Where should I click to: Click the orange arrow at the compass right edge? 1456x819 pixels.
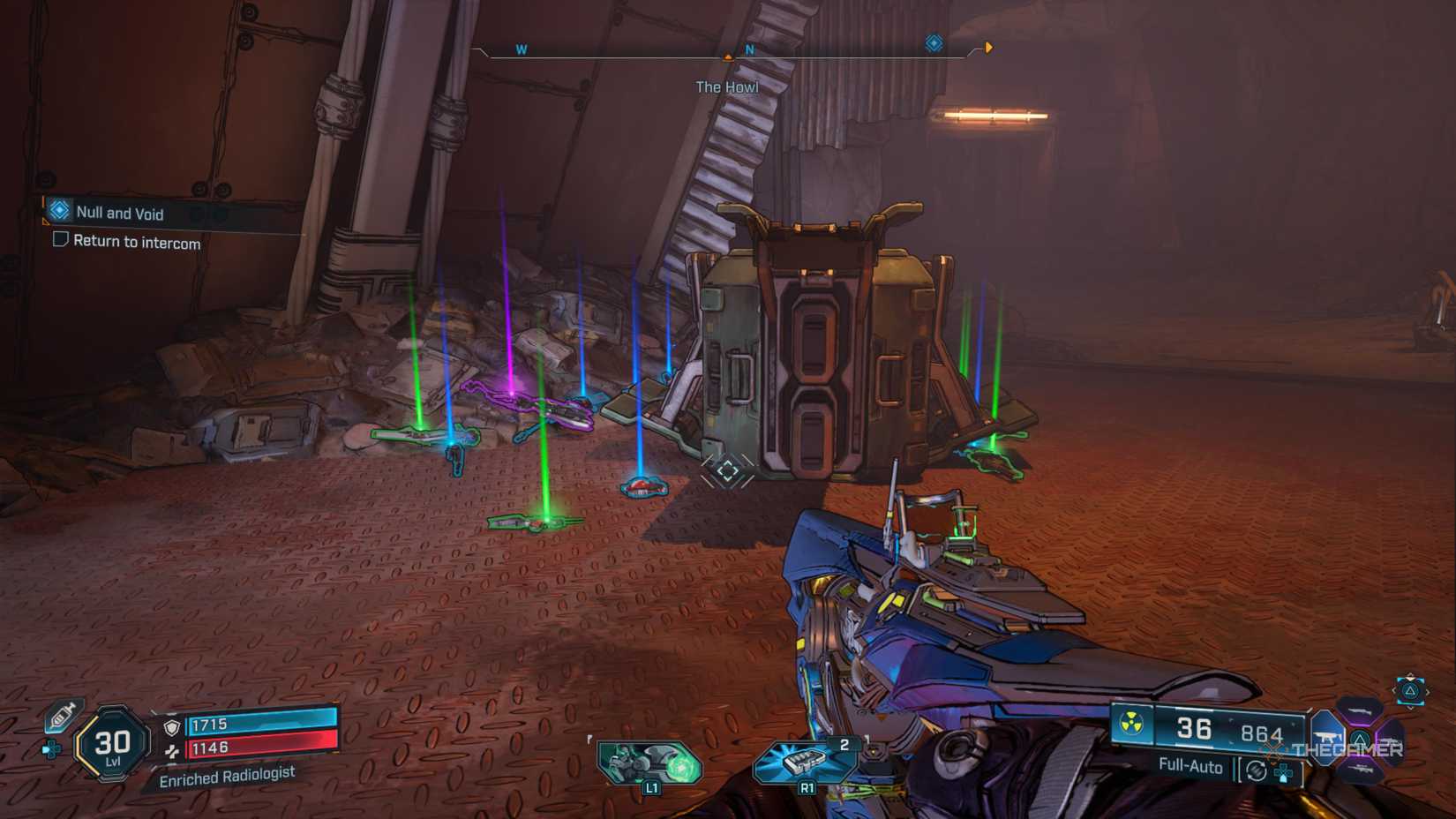[x=988, y=49]
